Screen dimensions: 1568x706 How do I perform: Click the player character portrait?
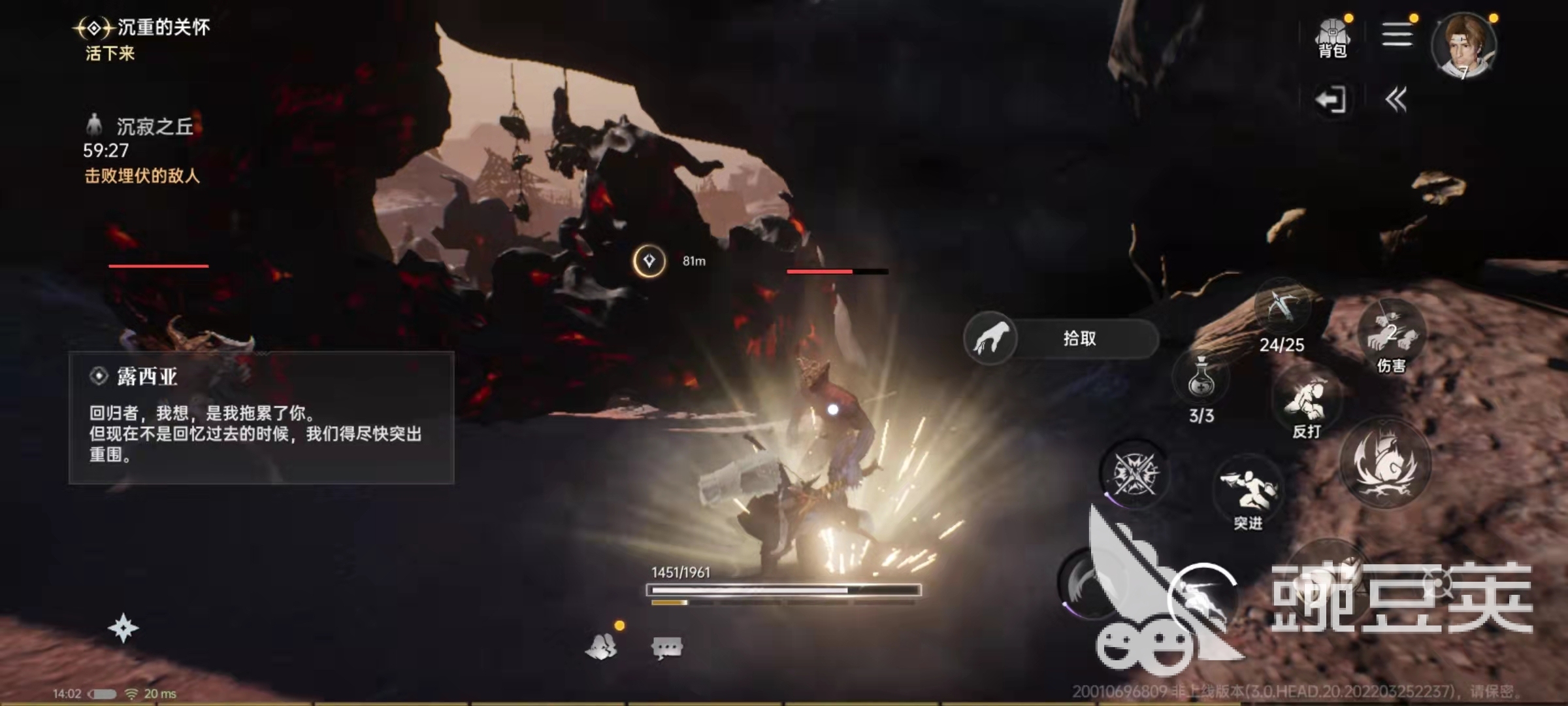pyautogui.click(x=1463, y=46)
